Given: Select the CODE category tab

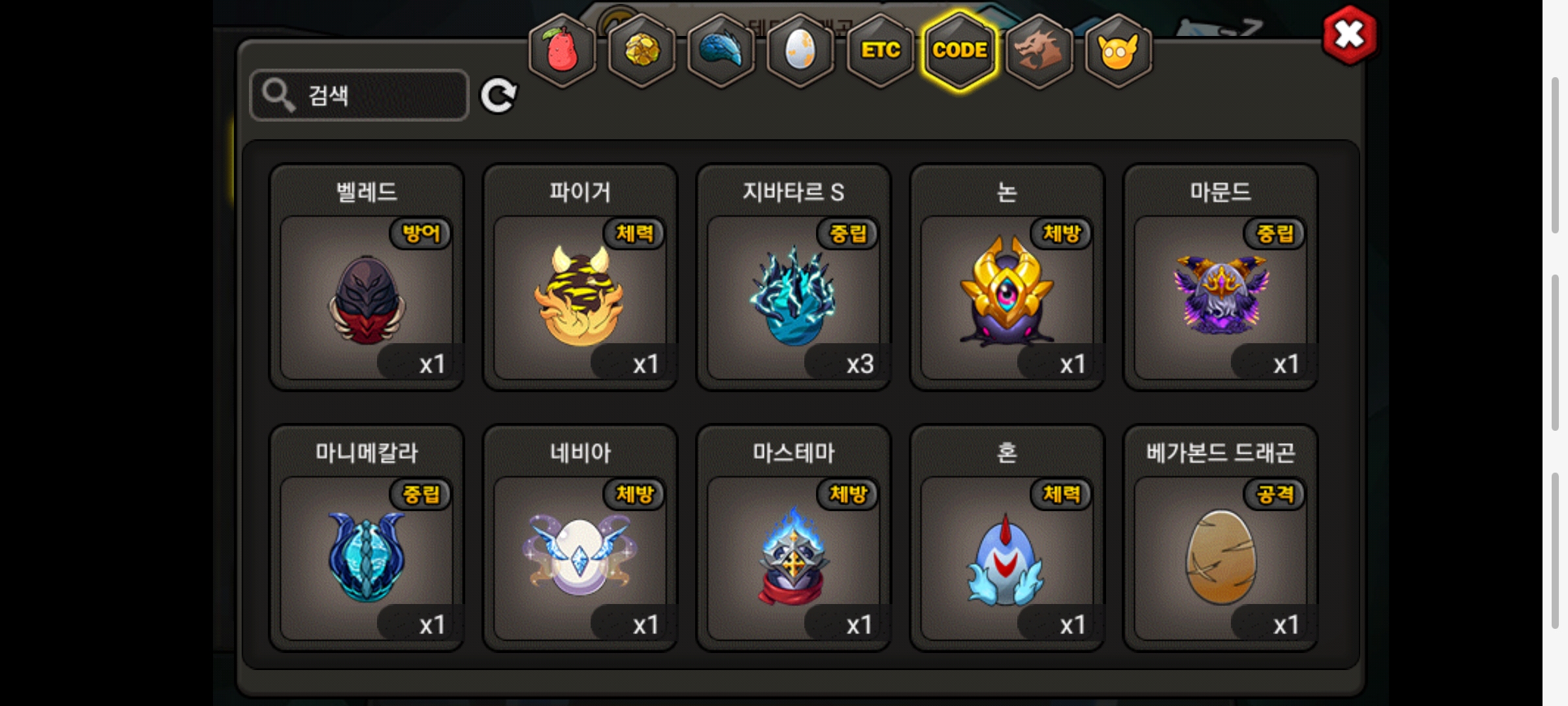Looking at the screenshot, I should [x=960, y=50].
